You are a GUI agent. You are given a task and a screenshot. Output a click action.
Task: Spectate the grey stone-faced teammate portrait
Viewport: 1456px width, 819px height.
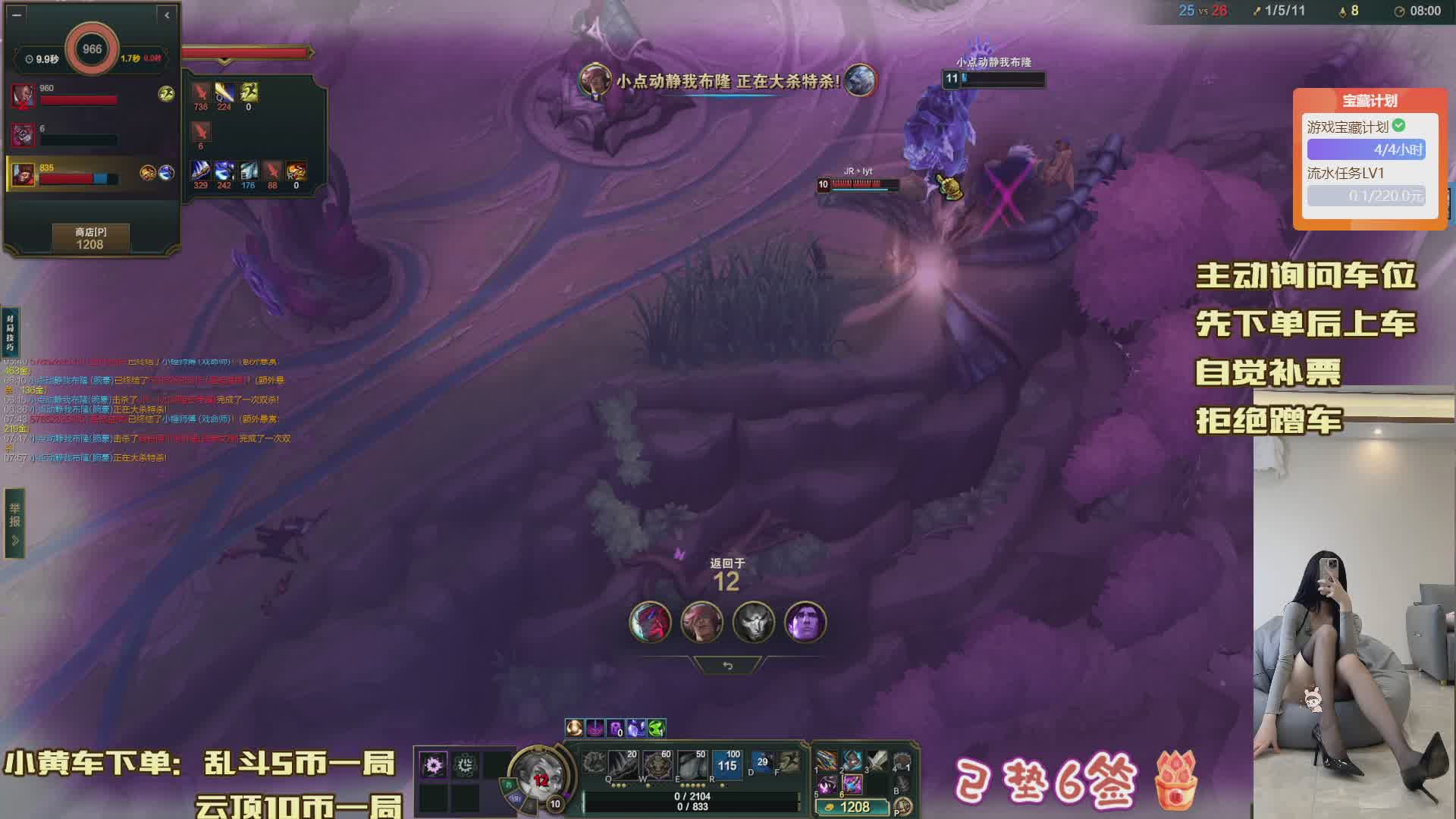tap(753, 622)
